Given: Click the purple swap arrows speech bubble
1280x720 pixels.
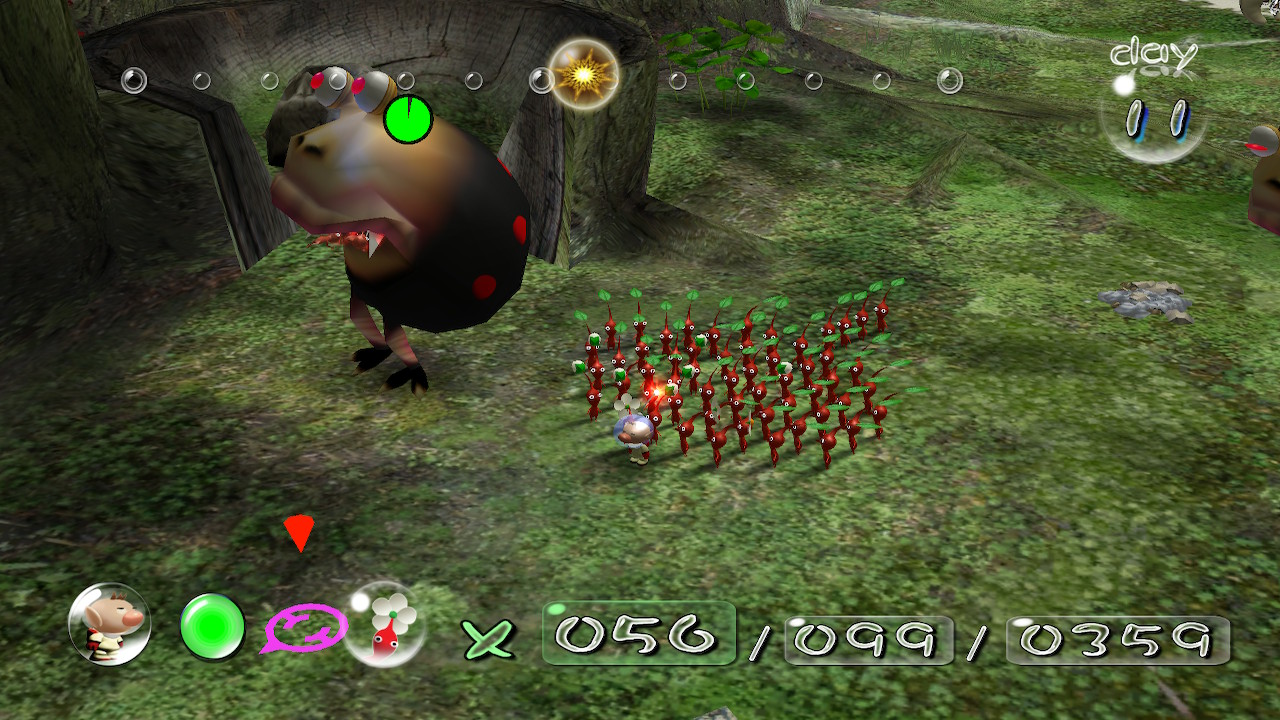Looking at the screenshot, I should [305, 630].
